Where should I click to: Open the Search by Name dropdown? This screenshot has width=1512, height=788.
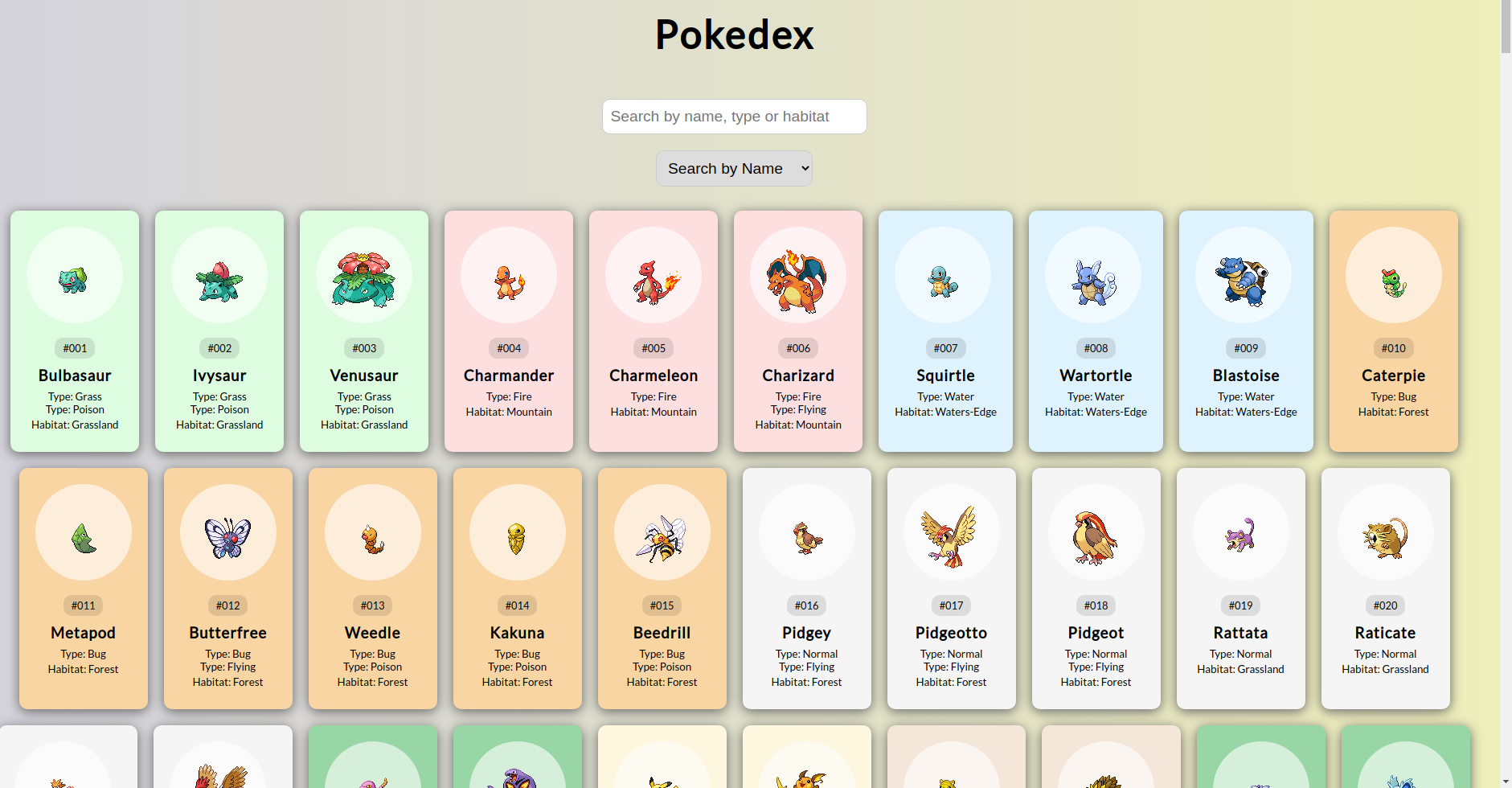tap(733, 168)
